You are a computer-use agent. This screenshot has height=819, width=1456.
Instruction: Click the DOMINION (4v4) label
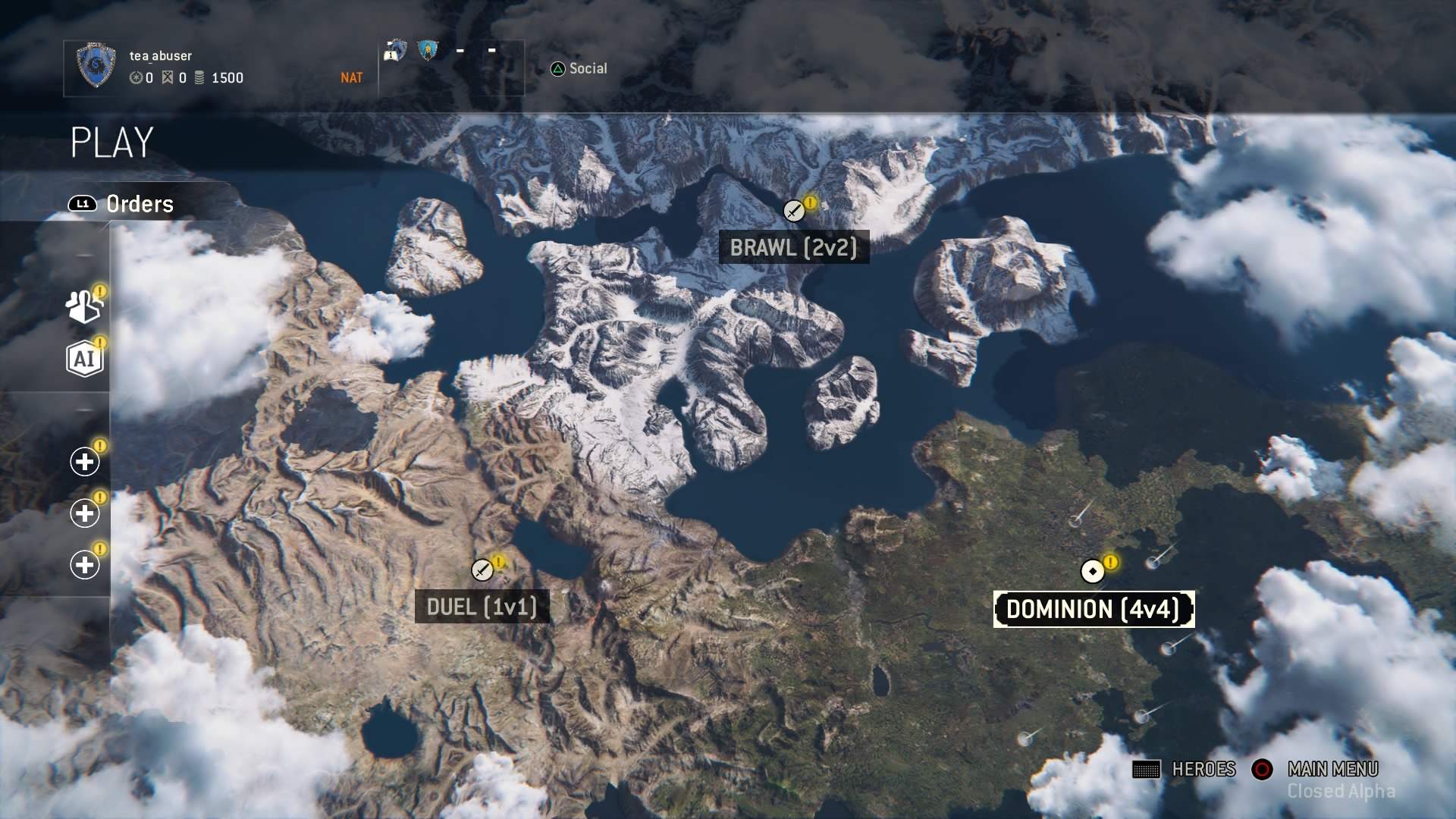click(1094, 607)
